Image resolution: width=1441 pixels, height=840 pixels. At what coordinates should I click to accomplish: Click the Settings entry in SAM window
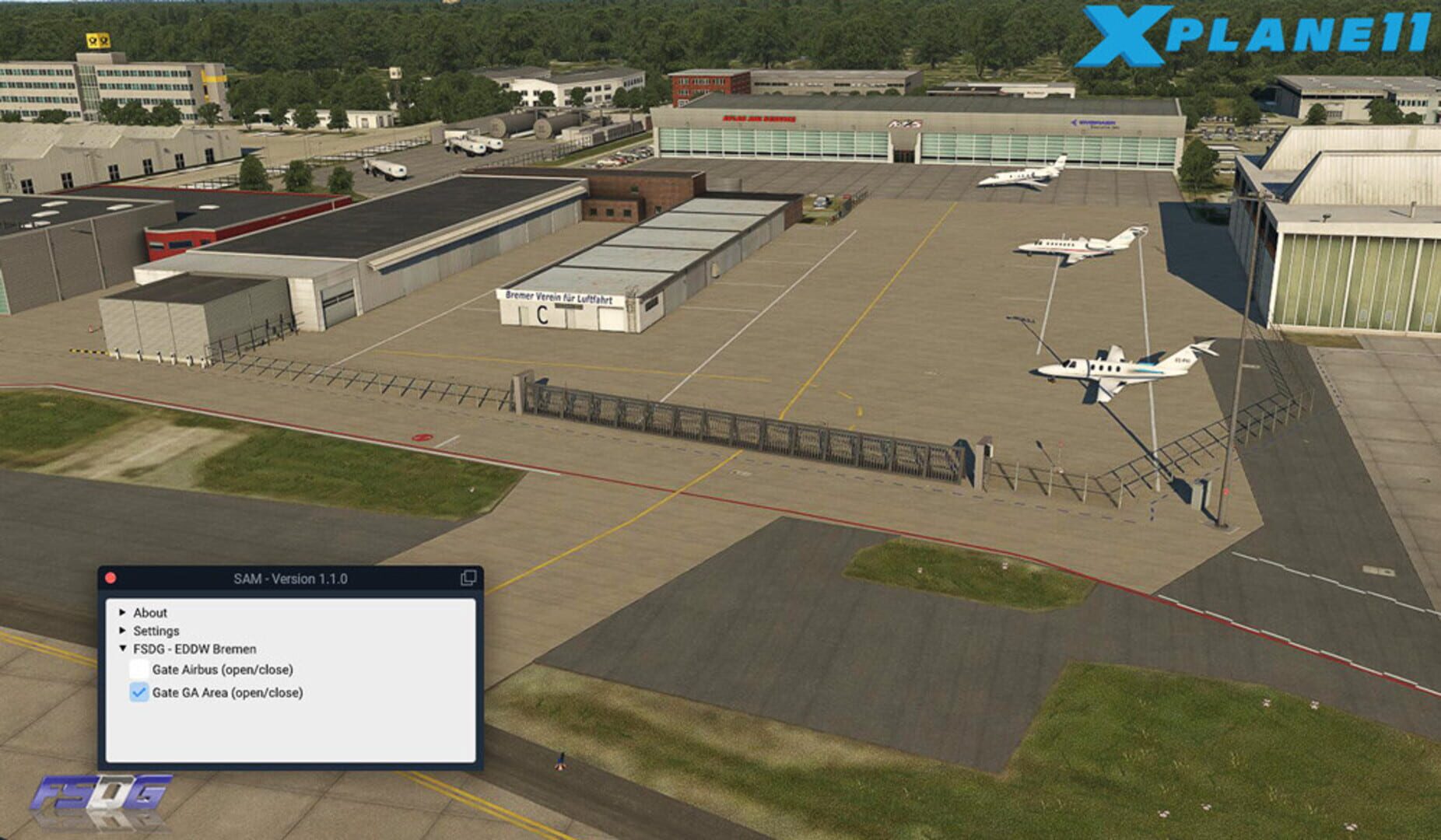[156, 631]
